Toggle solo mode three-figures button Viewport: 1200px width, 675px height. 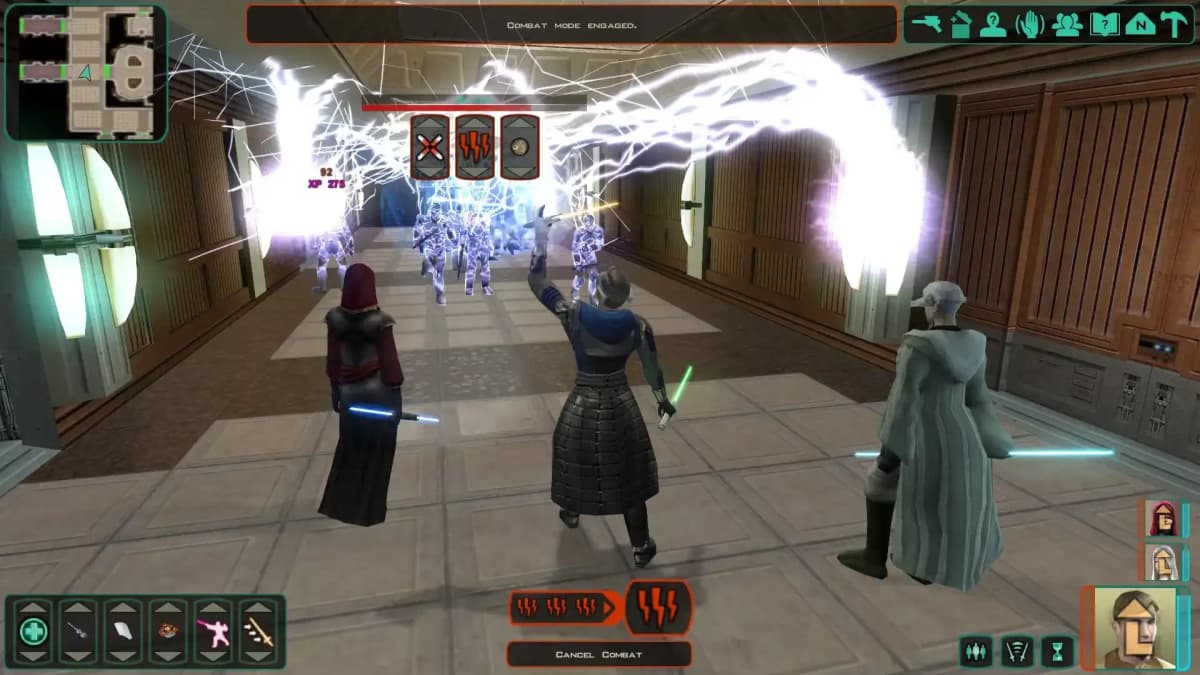pos(975,652)
